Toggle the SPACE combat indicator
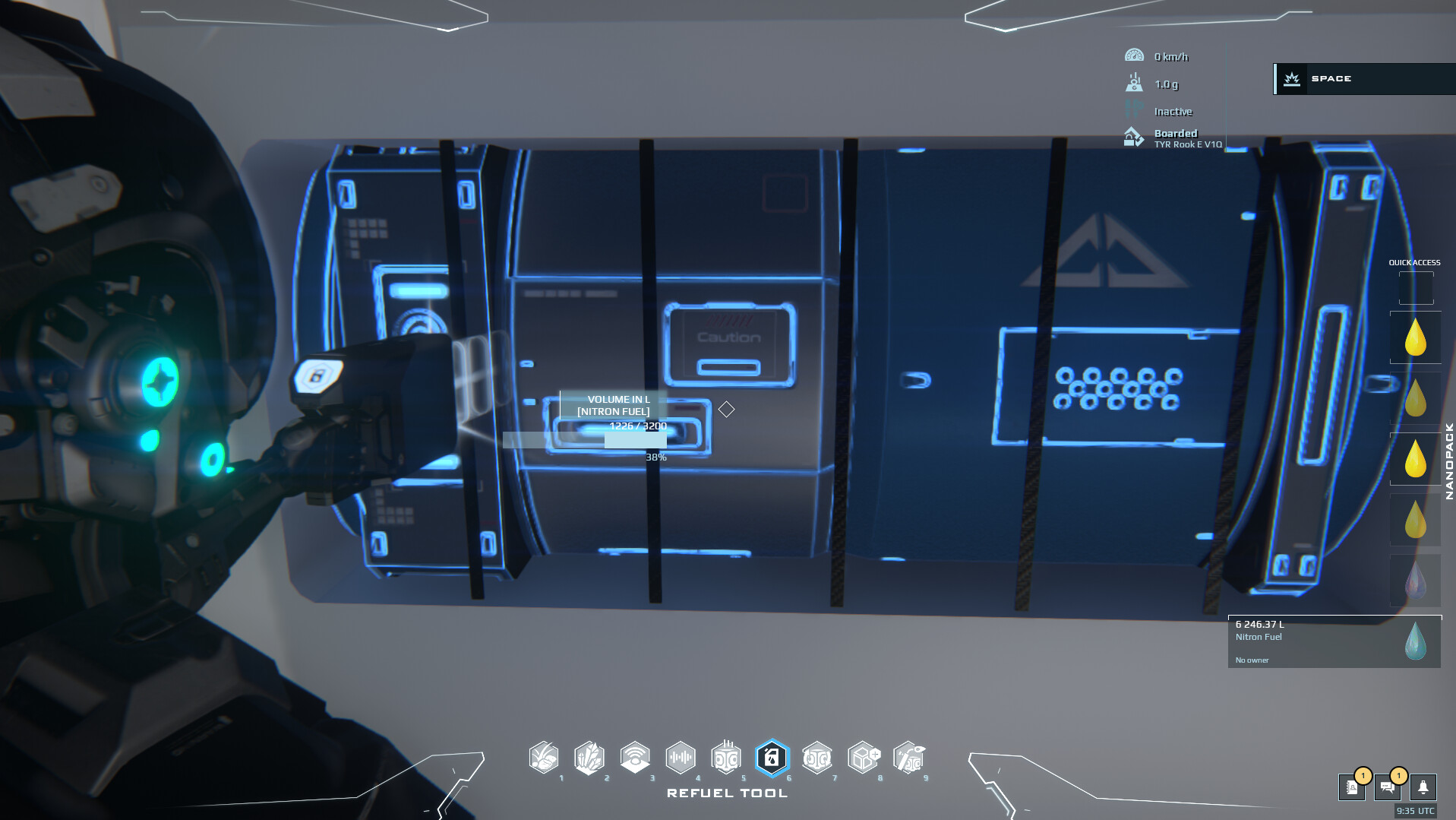This screenshot has height=820, width=1456. 1362,78
